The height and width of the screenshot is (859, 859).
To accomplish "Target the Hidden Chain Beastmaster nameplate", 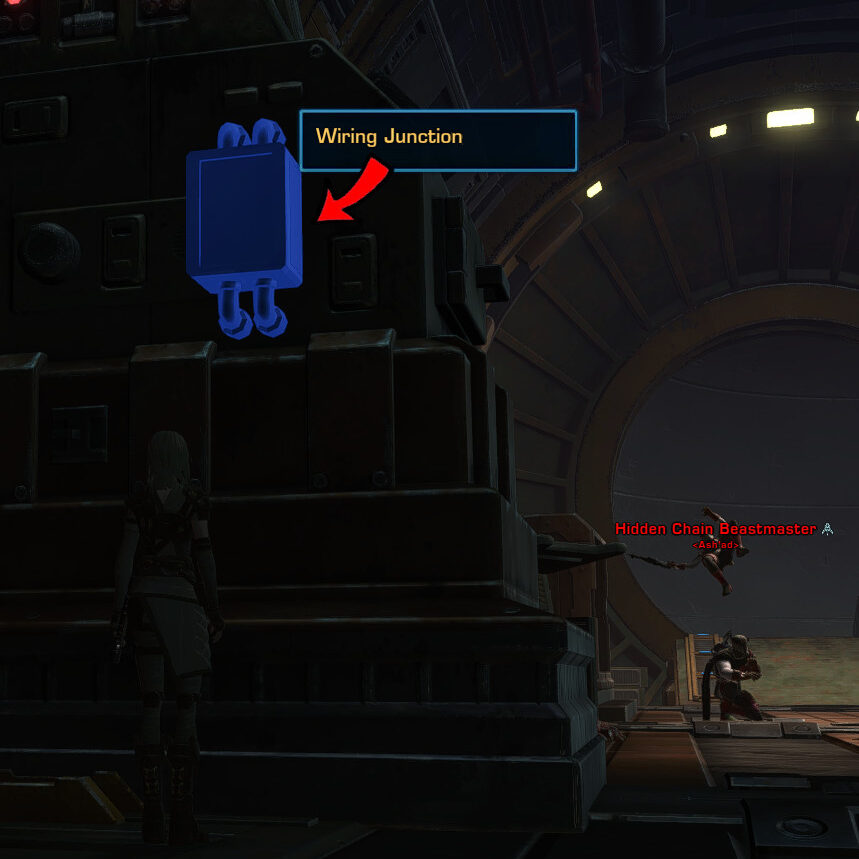I will pos(716,529).
